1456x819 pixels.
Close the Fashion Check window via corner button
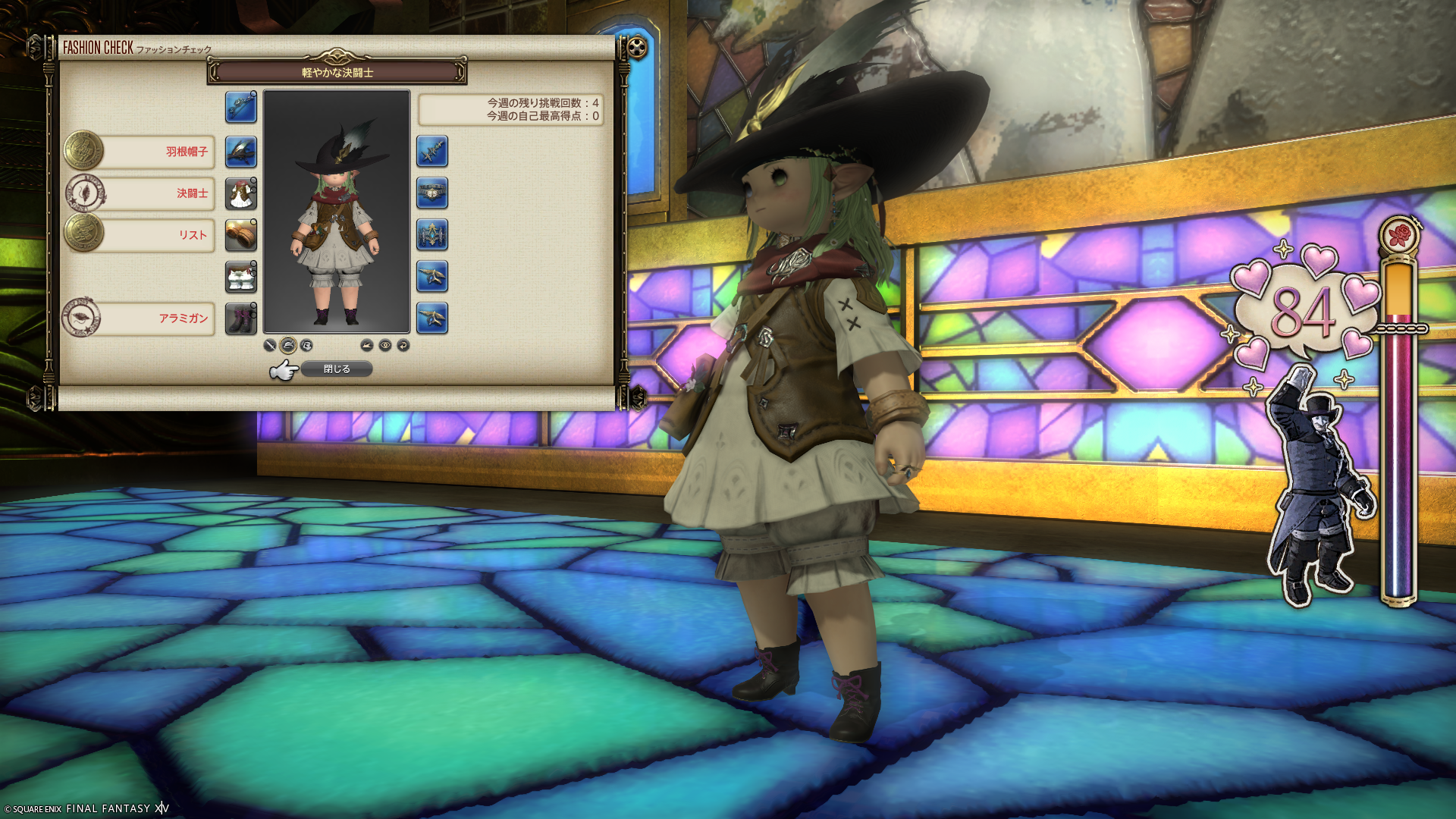(x=638, y=49)
